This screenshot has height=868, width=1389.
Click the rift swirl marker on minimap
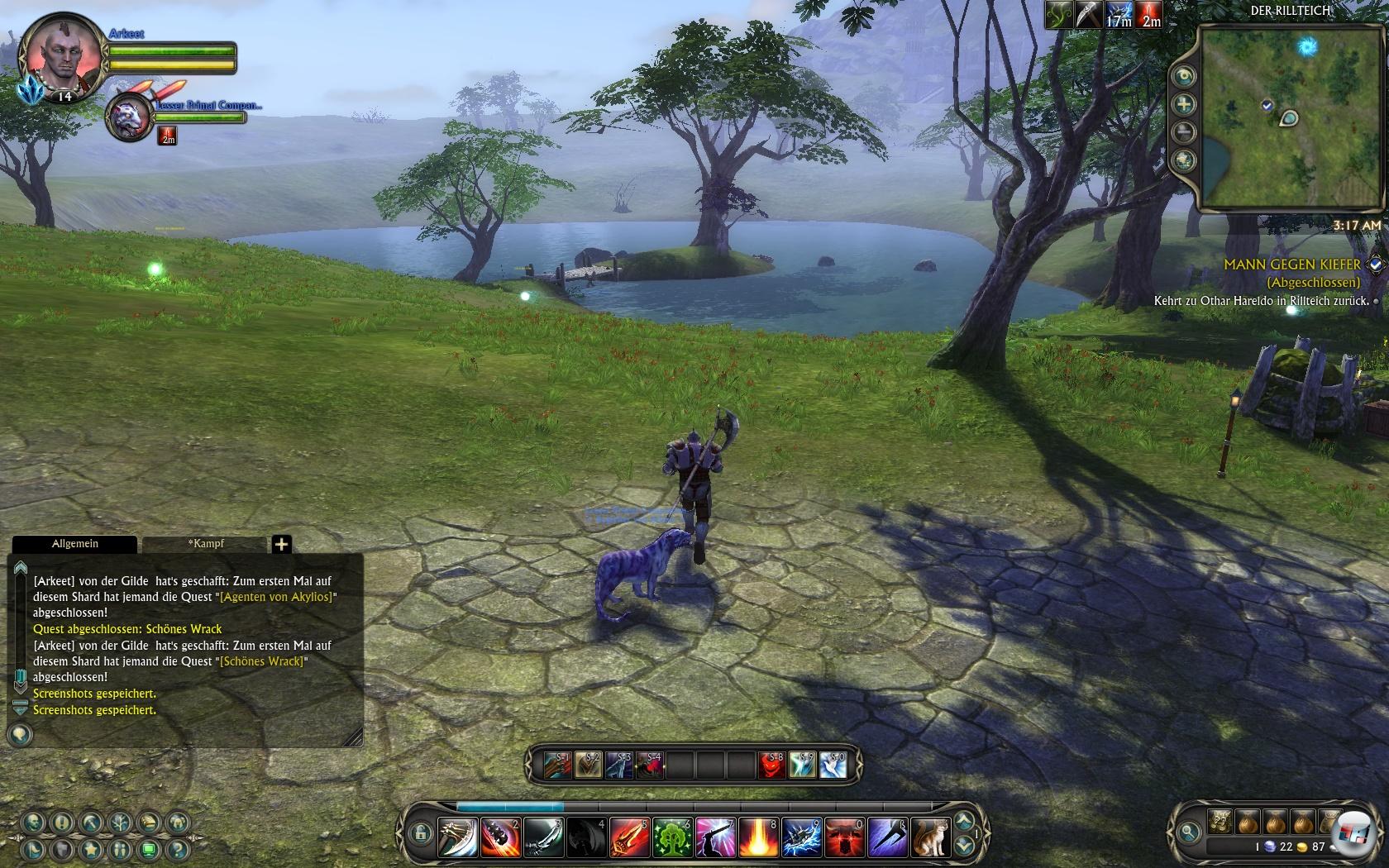[x=1306, y=45]
